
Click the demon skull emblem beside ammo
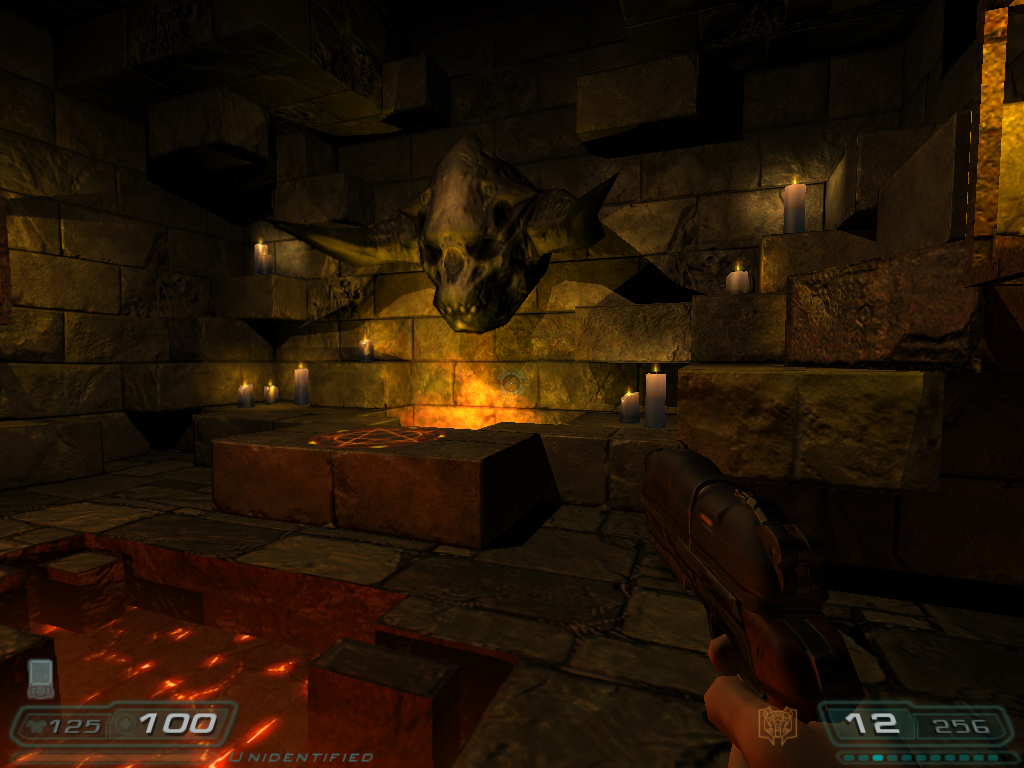776,725
